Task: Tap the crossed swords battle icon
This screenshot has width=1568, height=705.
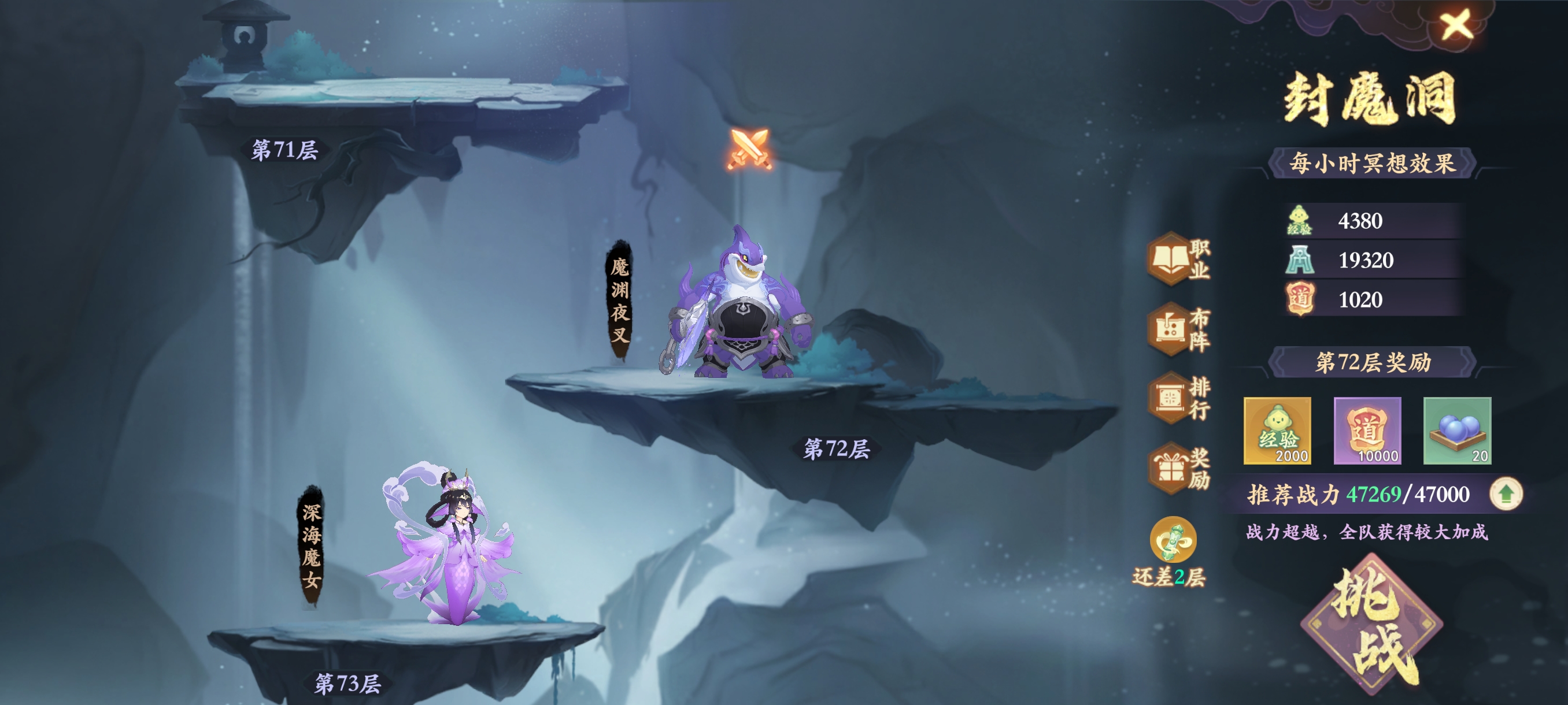Action: (749, 149)
